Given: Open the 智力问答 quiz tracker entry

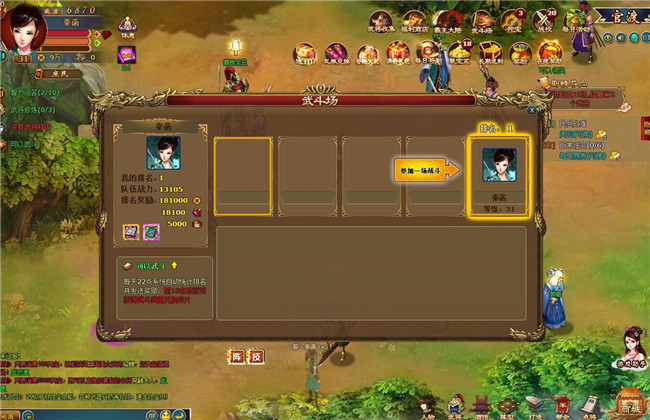Looking at the screenshot, I should (x=35, y=94).
